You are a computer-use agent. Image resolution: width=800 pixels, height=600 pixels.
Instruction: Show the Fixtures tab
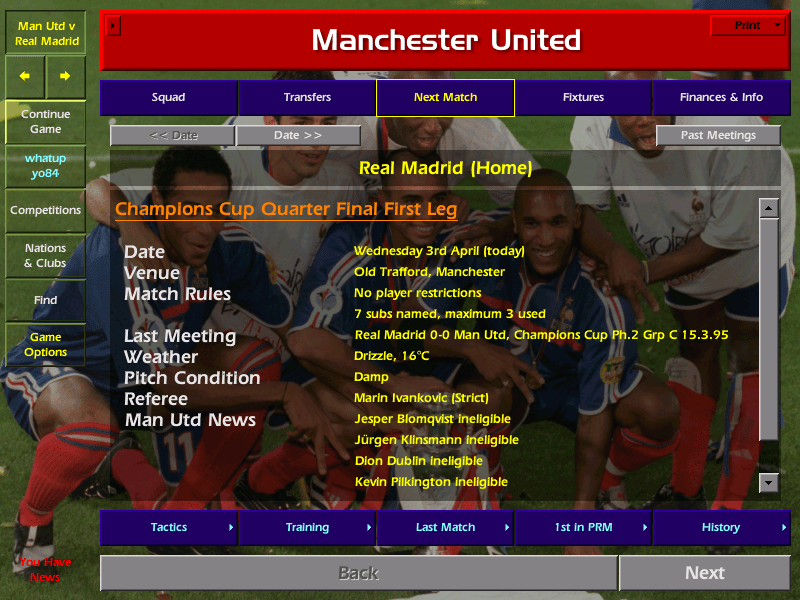coord(583,98)
